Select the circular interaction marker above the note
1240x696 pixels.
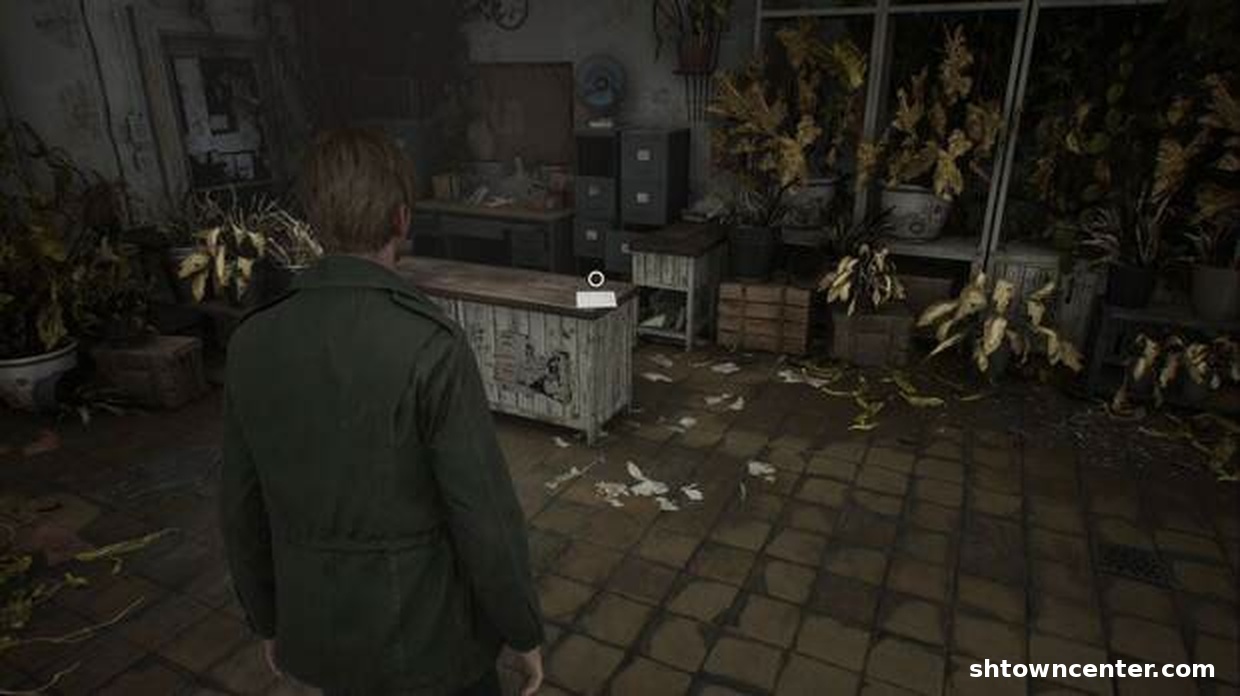[596, 279]
